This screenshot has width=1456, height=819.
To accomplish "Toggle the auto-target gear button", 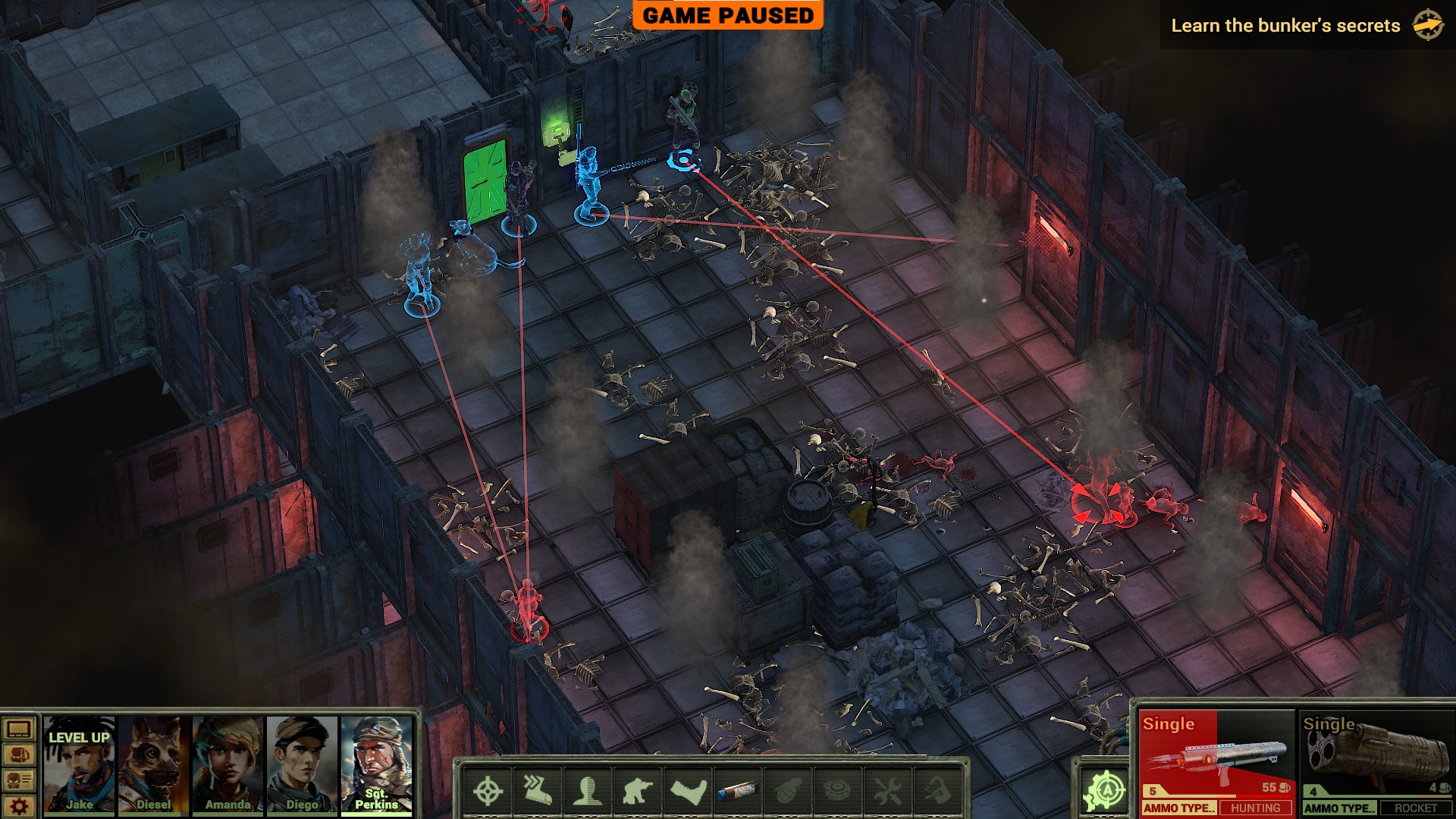I will point(1105,790).
